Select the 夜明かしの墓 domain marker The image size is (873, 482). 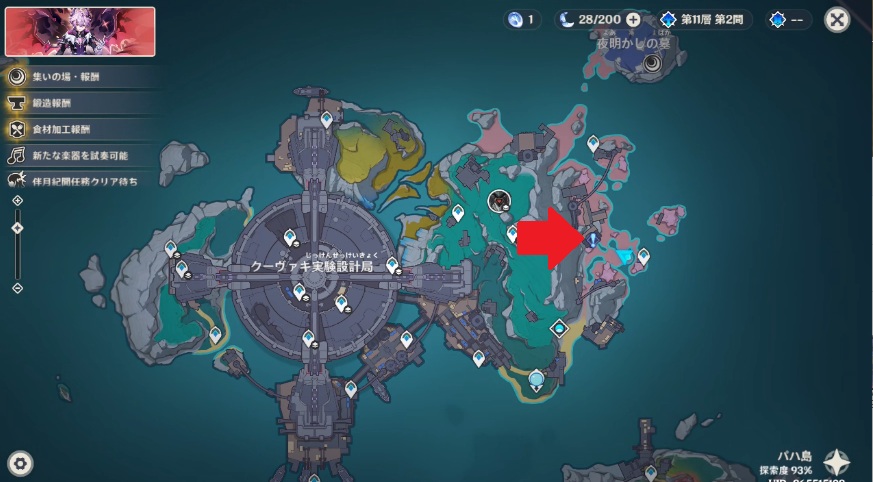[x=652, y=64]
